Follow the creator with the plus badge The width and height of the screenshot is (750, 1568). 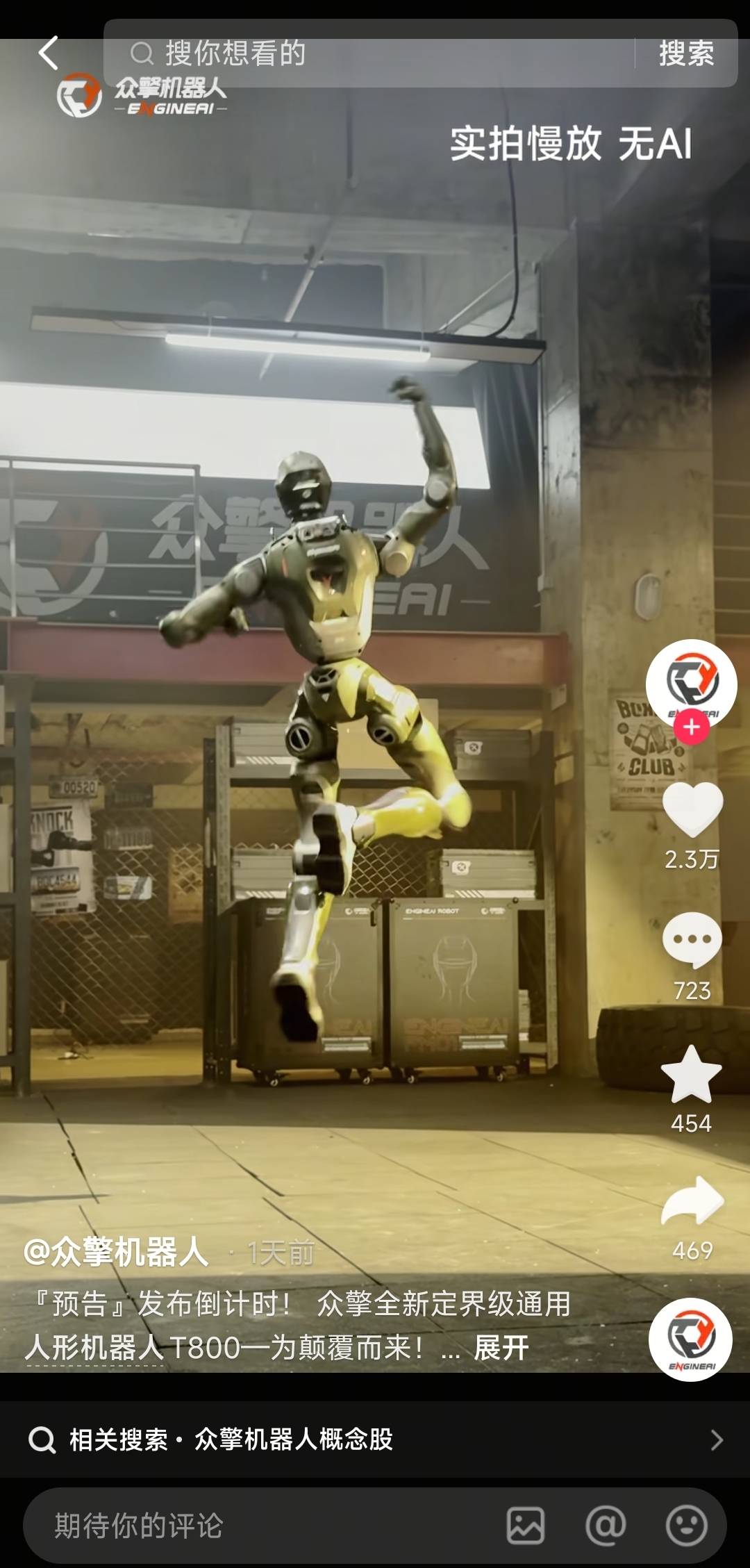pos(691,727)
